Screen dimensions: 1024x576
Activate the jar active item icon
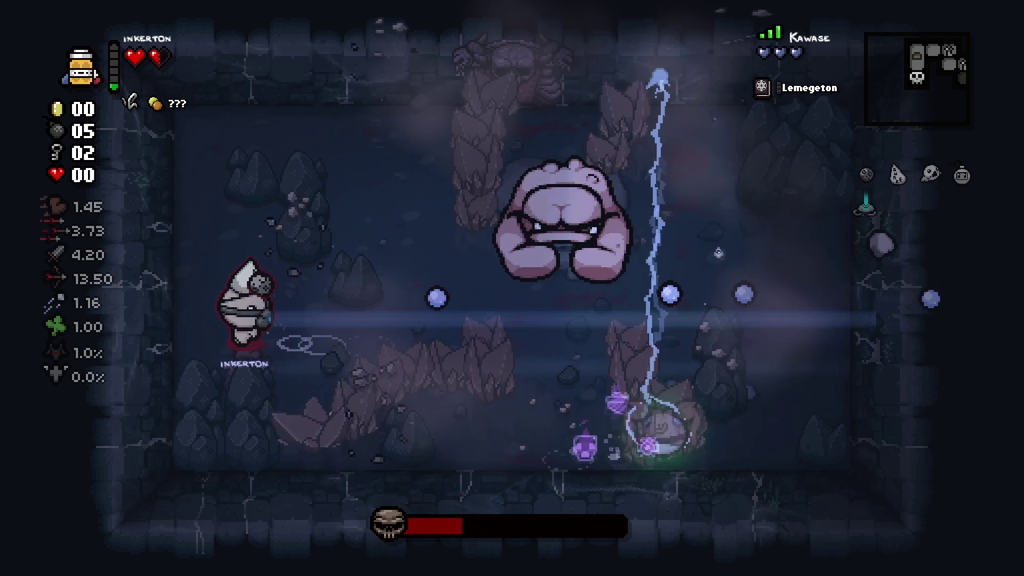point(81,67)
